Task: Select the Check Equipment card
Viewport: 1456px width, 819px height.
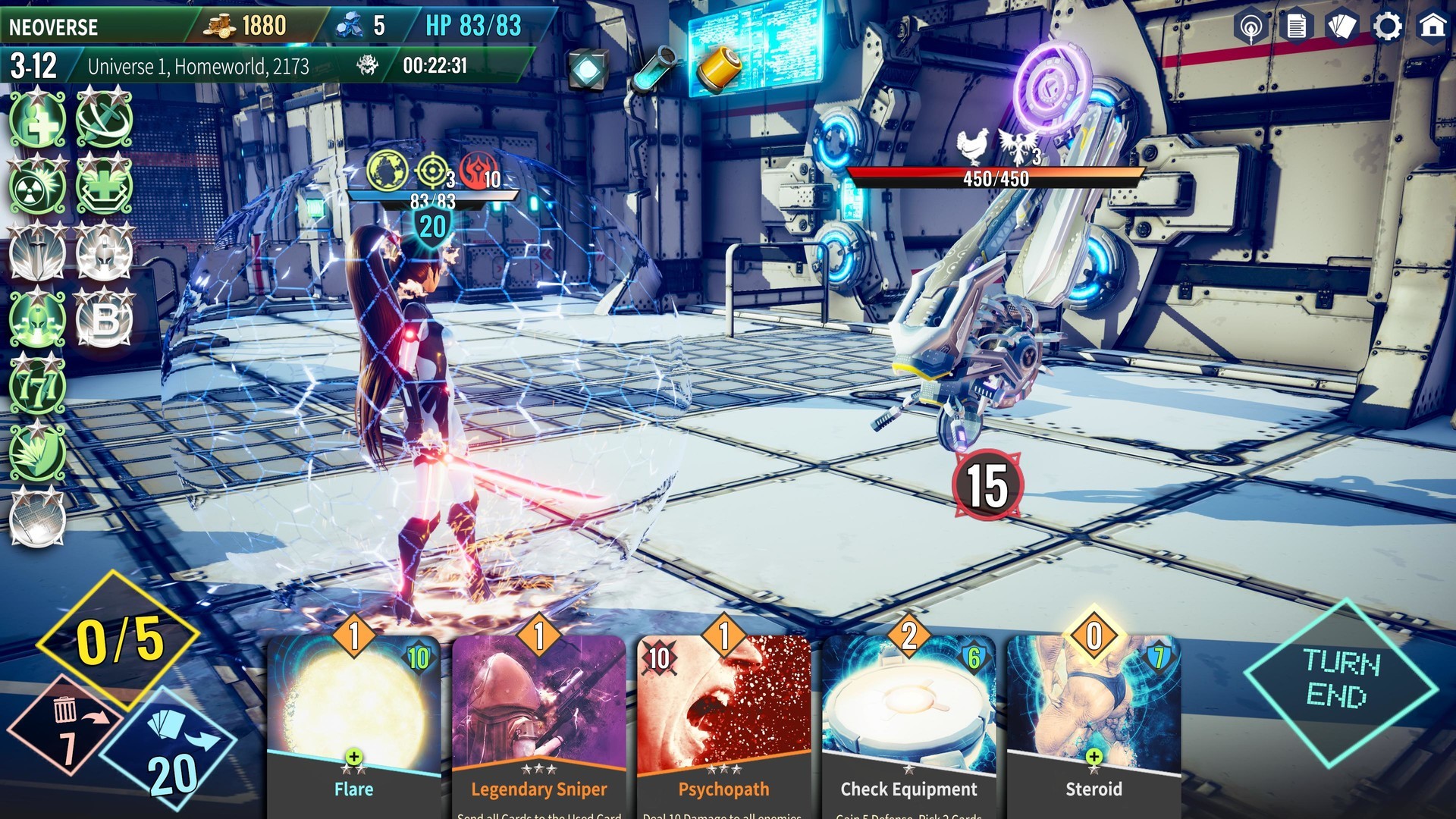Action: tap(908, 720)
